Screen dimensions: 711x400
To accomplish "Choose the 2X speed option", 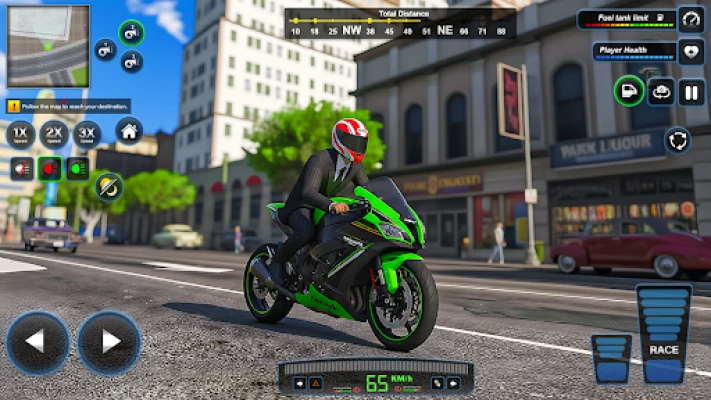I will pos(54,133).
